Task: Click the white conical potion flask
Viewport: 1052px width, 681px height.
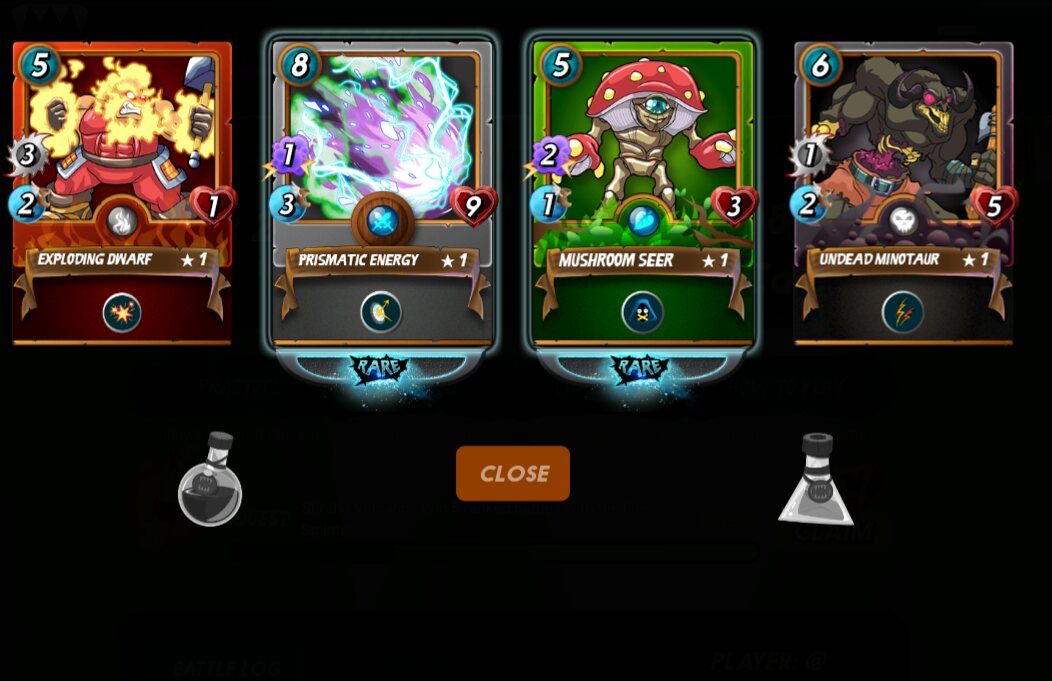Action: [817, 480]
